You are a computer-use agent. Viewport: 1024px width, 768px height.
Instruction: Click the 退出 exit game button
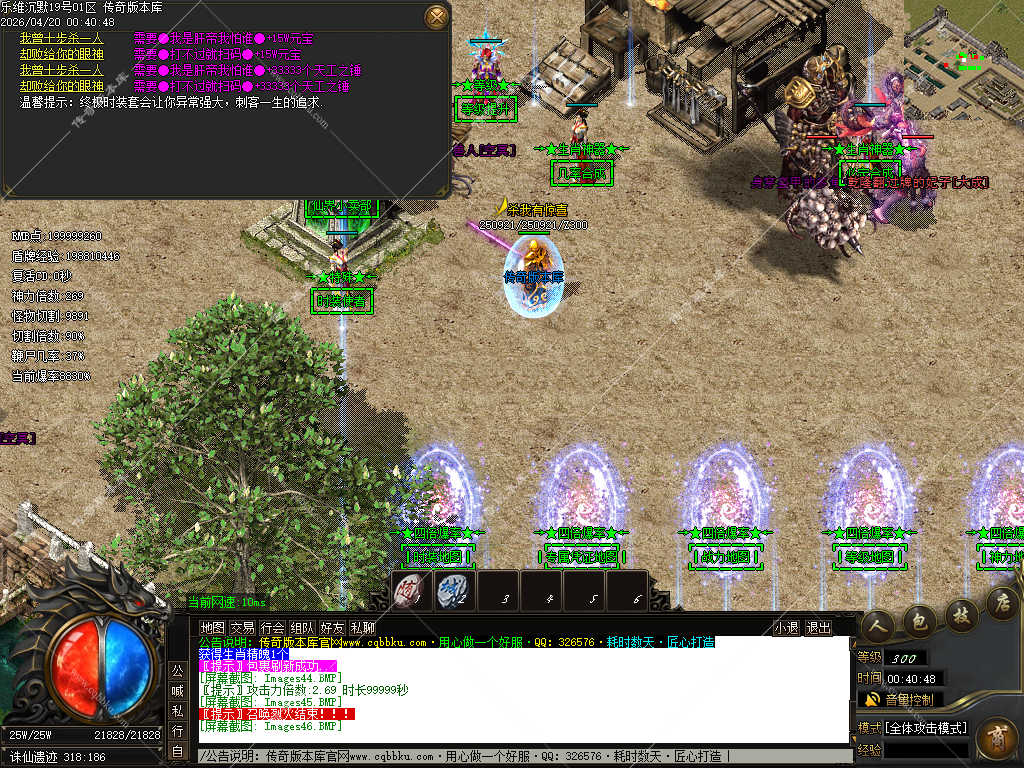pyautogui.click(x=819, y=628)
